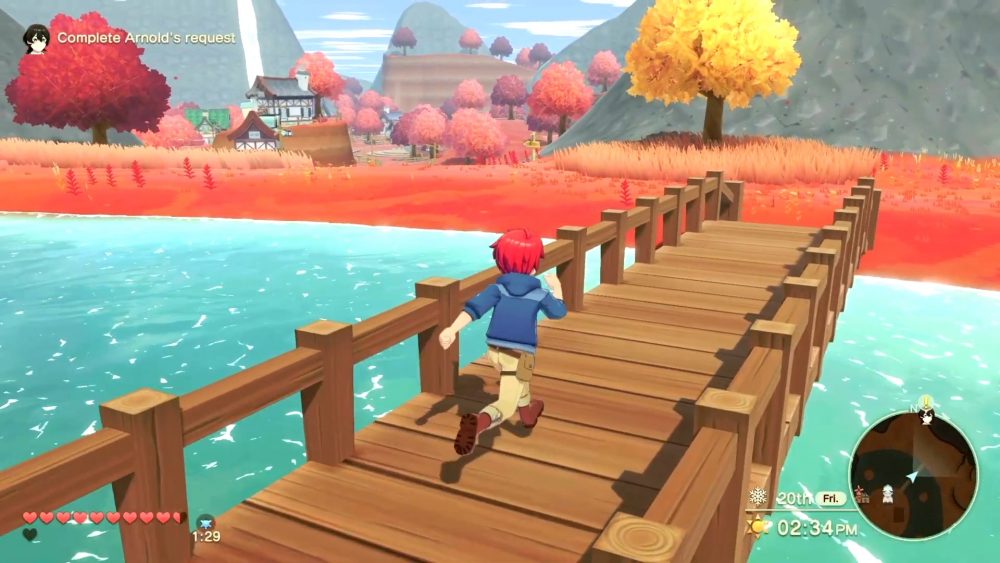Viewport: 1000px width, 563px height.
Task: Click the sun weather icon beside the clock
Action: pyautogui.click(x=758, y=526)
